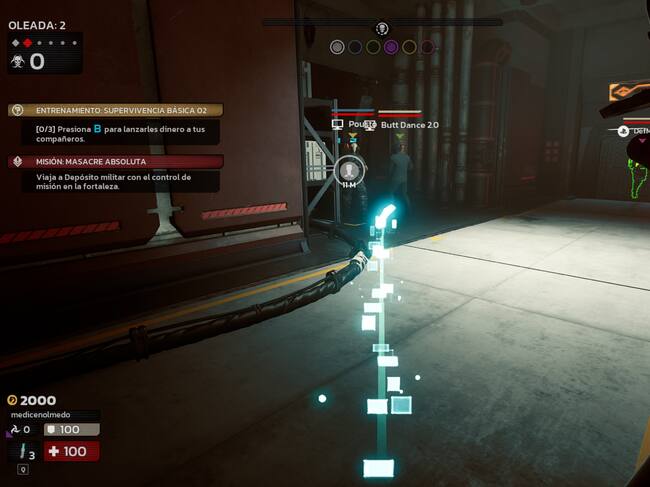Click the round trader waypoint marker icon
This screenshot has width=650, height=487.
click(348, 169)
